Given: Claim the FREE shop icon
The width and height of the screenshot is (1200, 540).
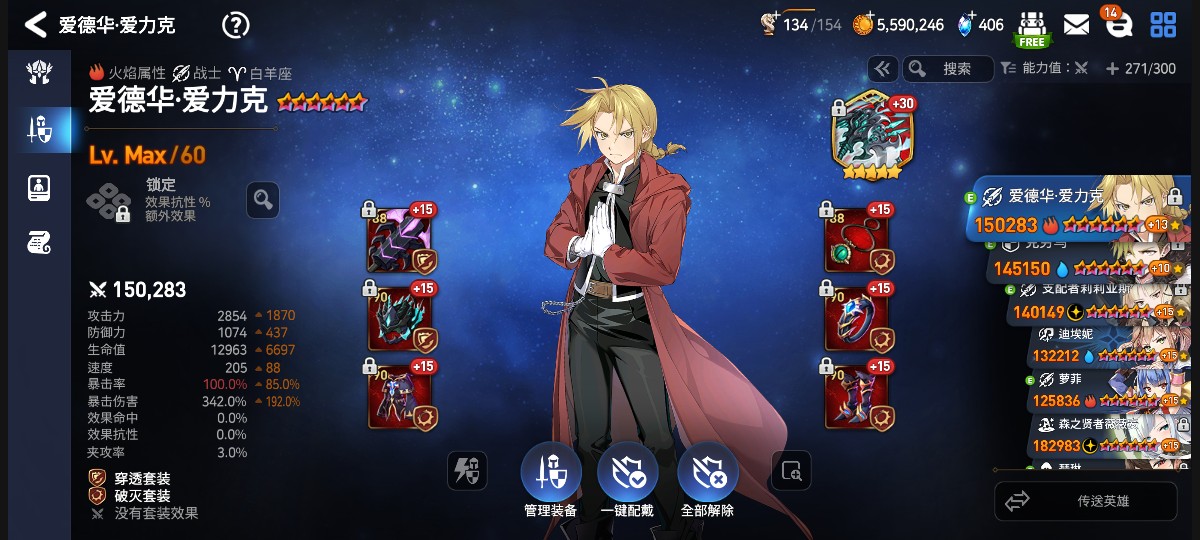Looking at the screenshot, I should point(1031,27).
